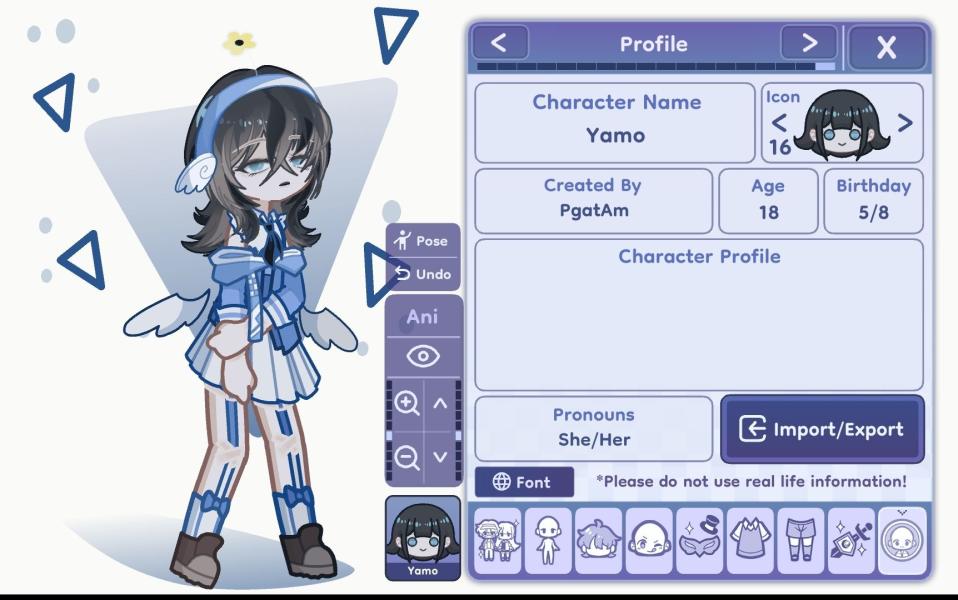Go to the next Profile page arrow

[808, 43]
